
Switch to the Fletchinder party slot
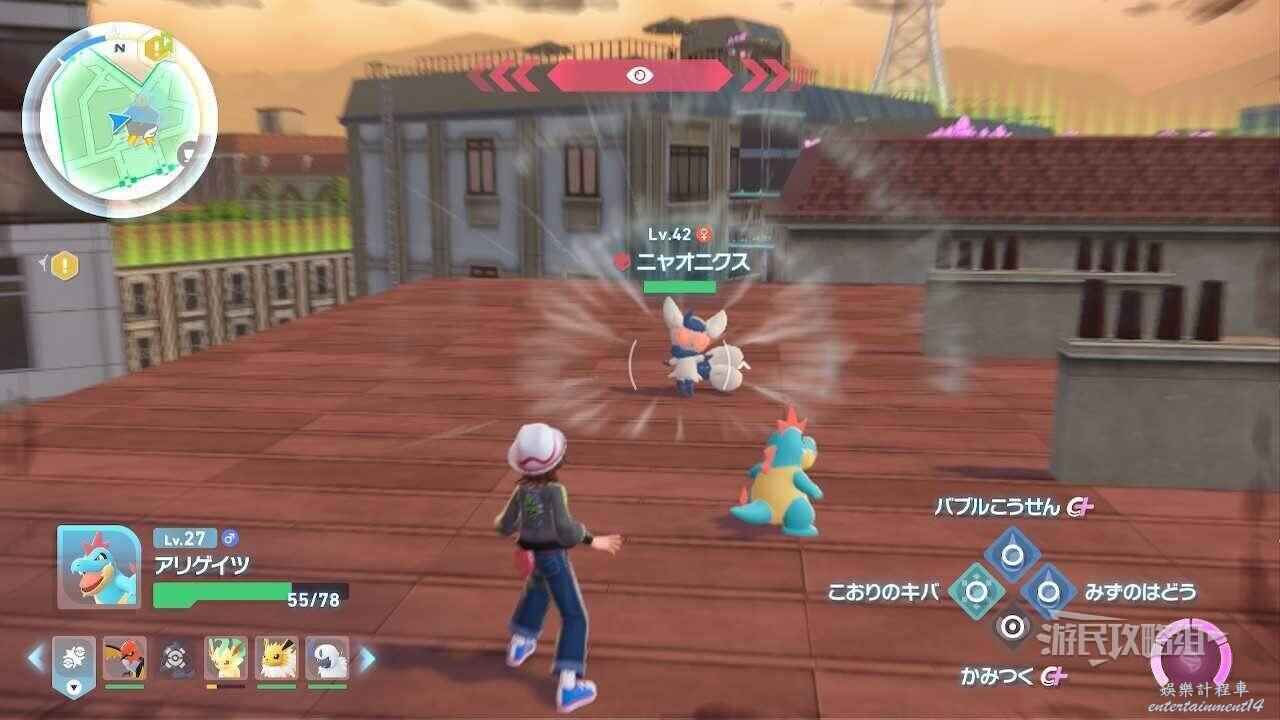pos(124,658)
